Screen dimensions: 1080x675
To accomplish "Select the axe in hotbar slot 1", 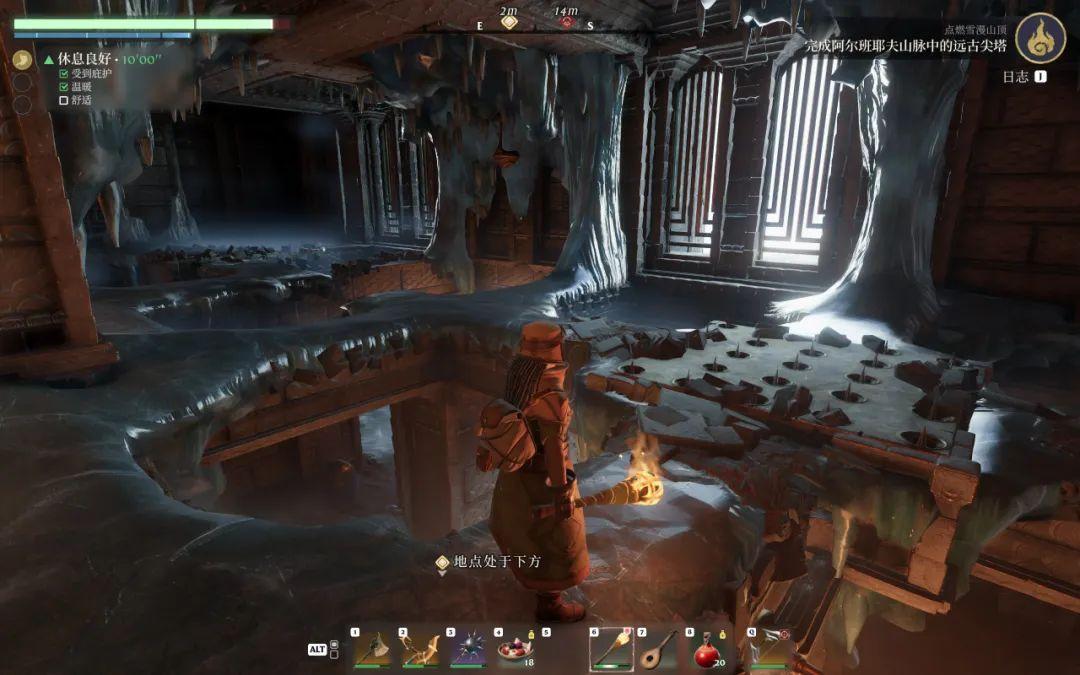I will [371, 650].
